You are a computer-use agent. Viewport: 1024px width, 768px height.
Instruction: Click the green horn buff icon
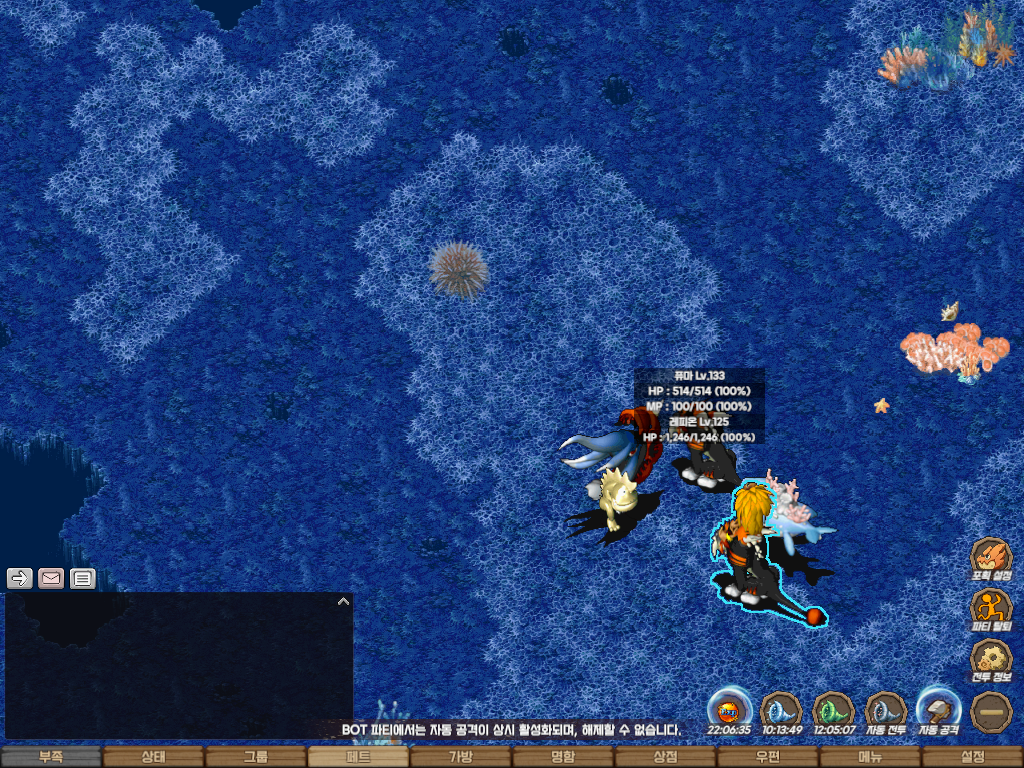click(x=832, y=710)
